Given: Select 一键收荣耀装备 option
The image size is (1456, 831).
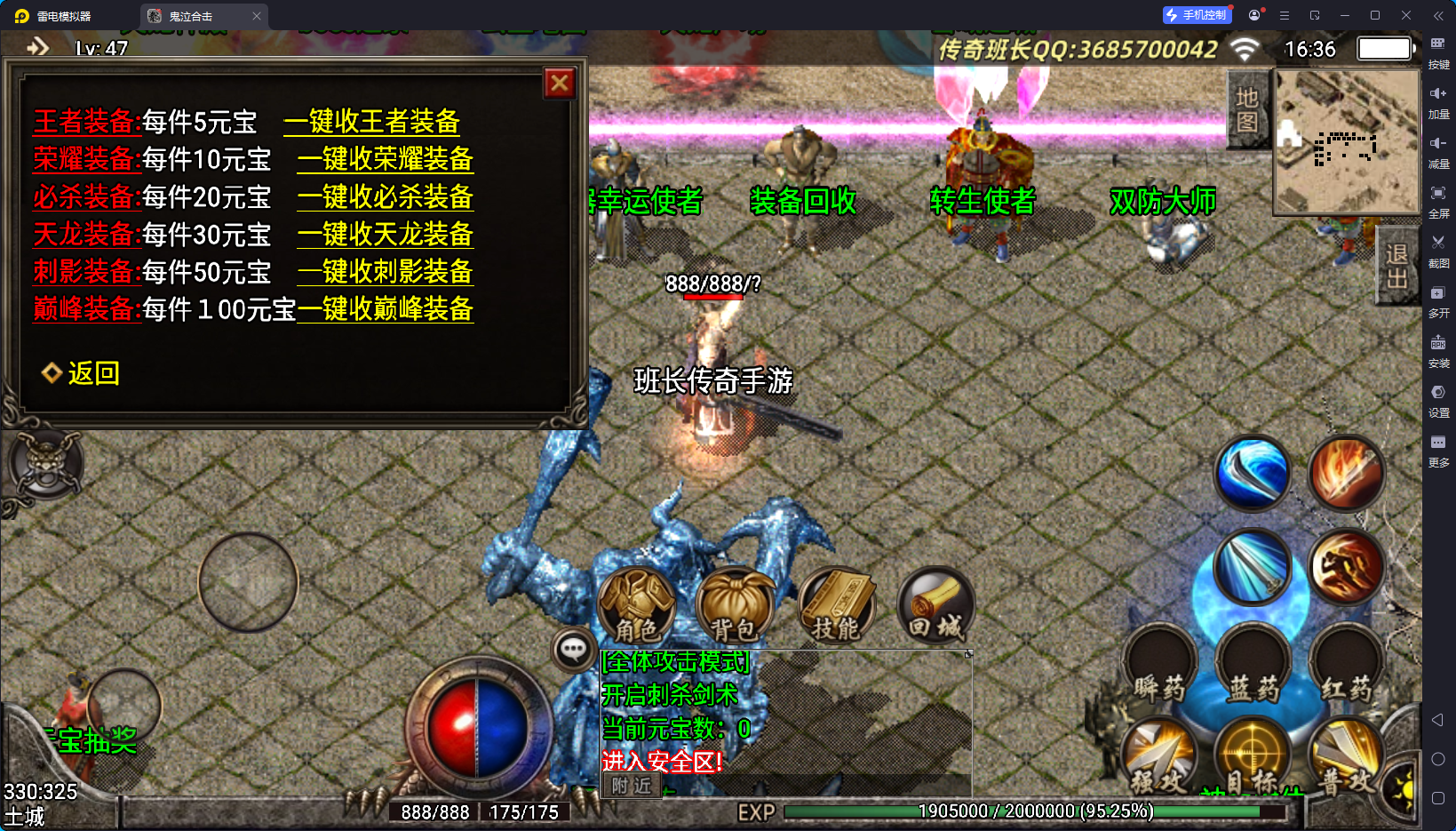Looking at the screenshot, I should click(385, 159).
